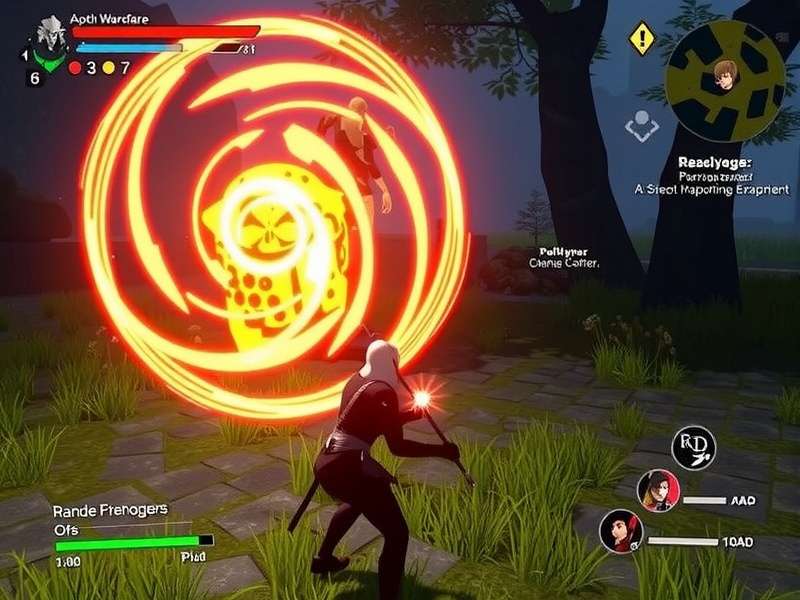
Task: Click the yellow exclamation warning marker
Action: click(x=640, y=40)
